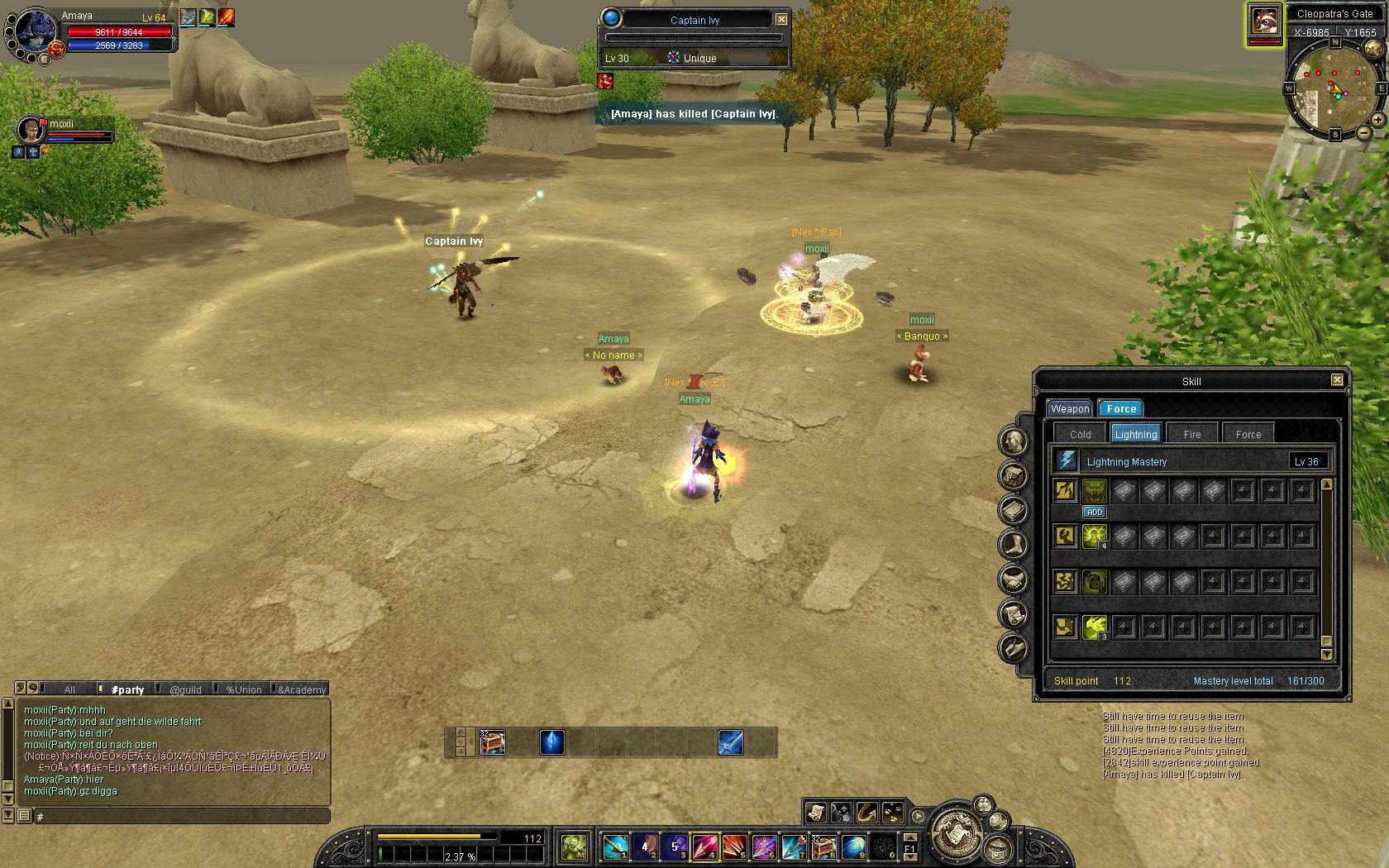Open the Cold mastery tab
Screen dimensions: 1389x868
[1080, 434]
